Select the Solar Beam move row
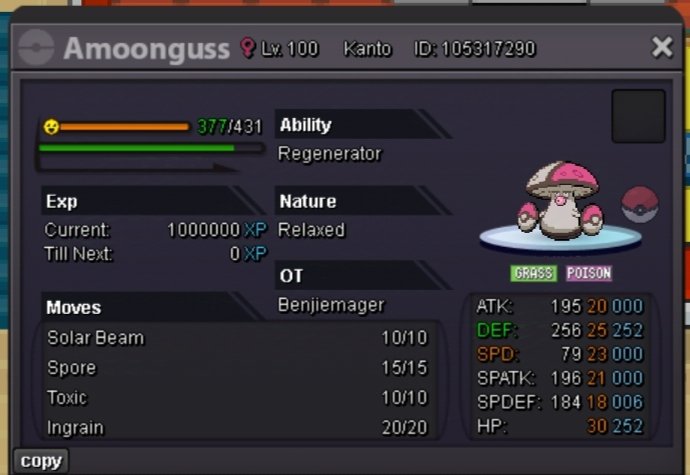 pyautogui.click(x=237, y=338)
